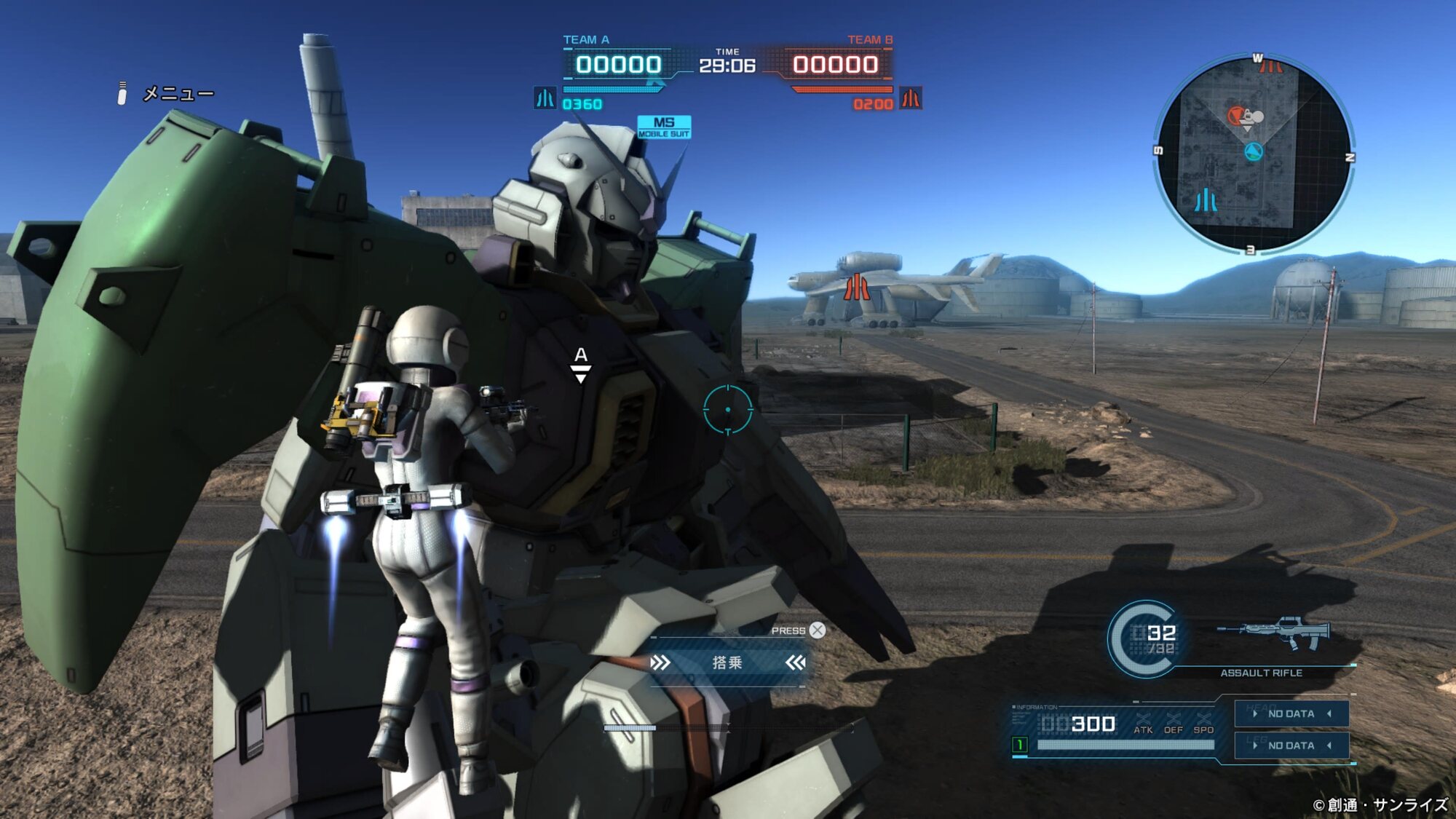Click the blue base marker on the minimap
1456x819 pixels.
(x=1206, y=200)
